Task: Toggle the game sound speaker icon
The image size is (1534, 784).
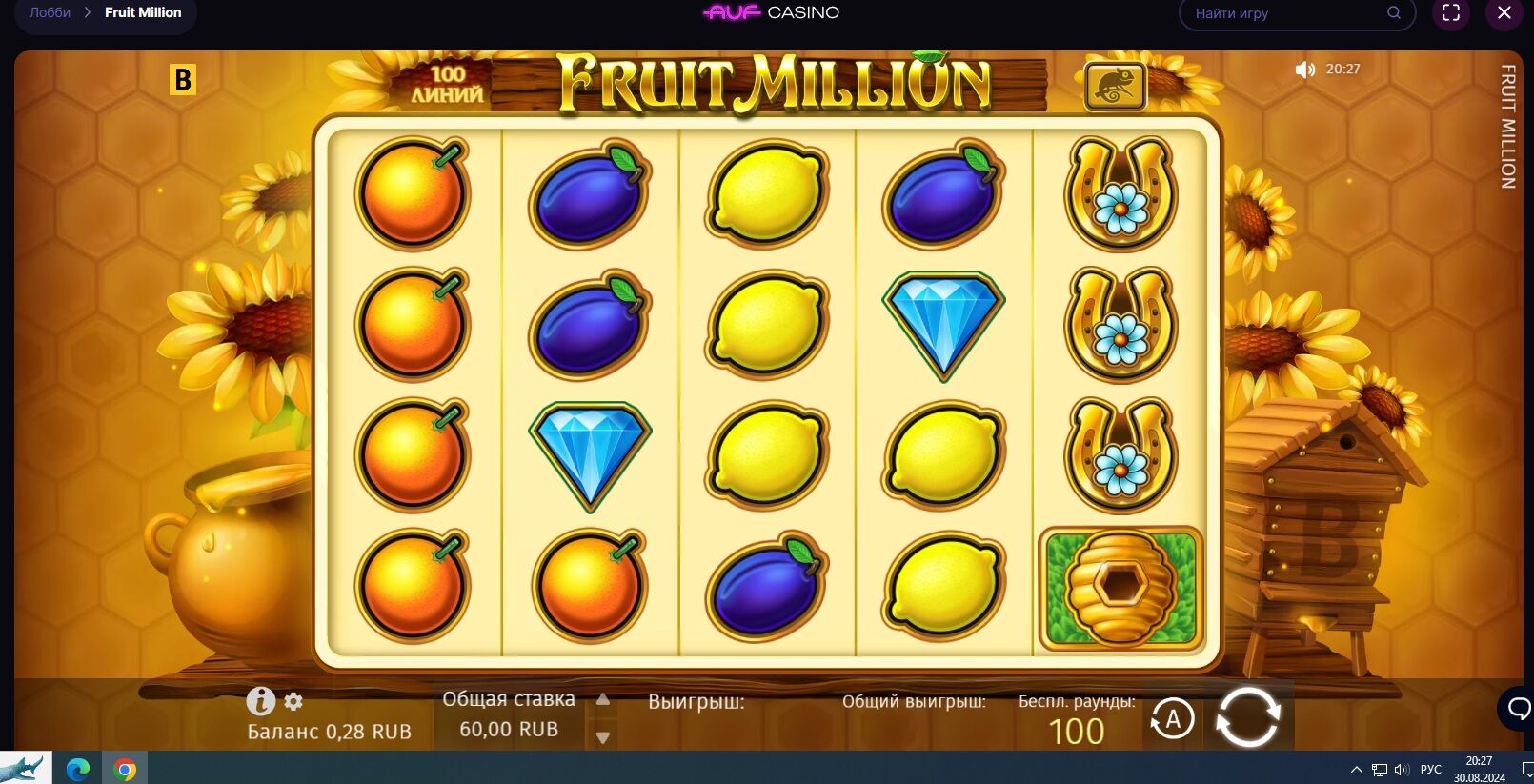Action: [x=1304, y=70]
